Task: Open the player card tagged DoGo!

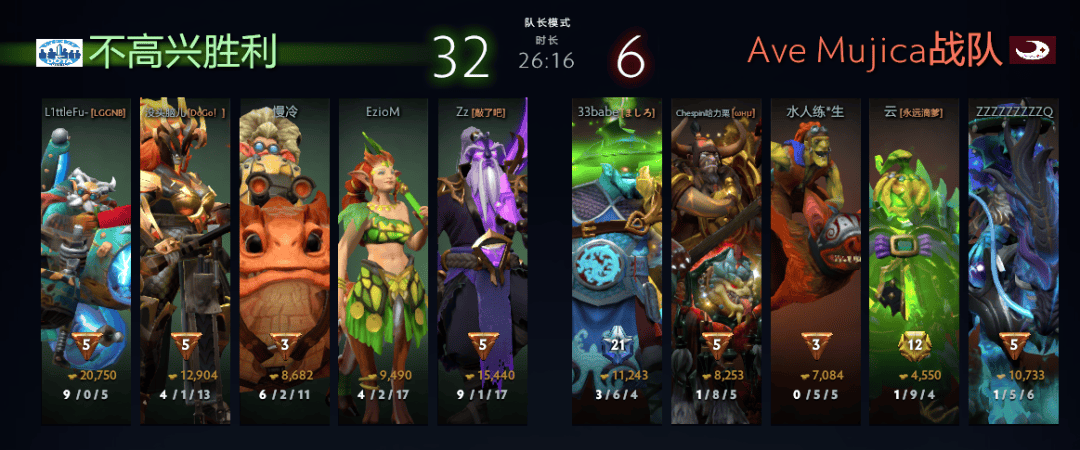Action: [185, 250]
